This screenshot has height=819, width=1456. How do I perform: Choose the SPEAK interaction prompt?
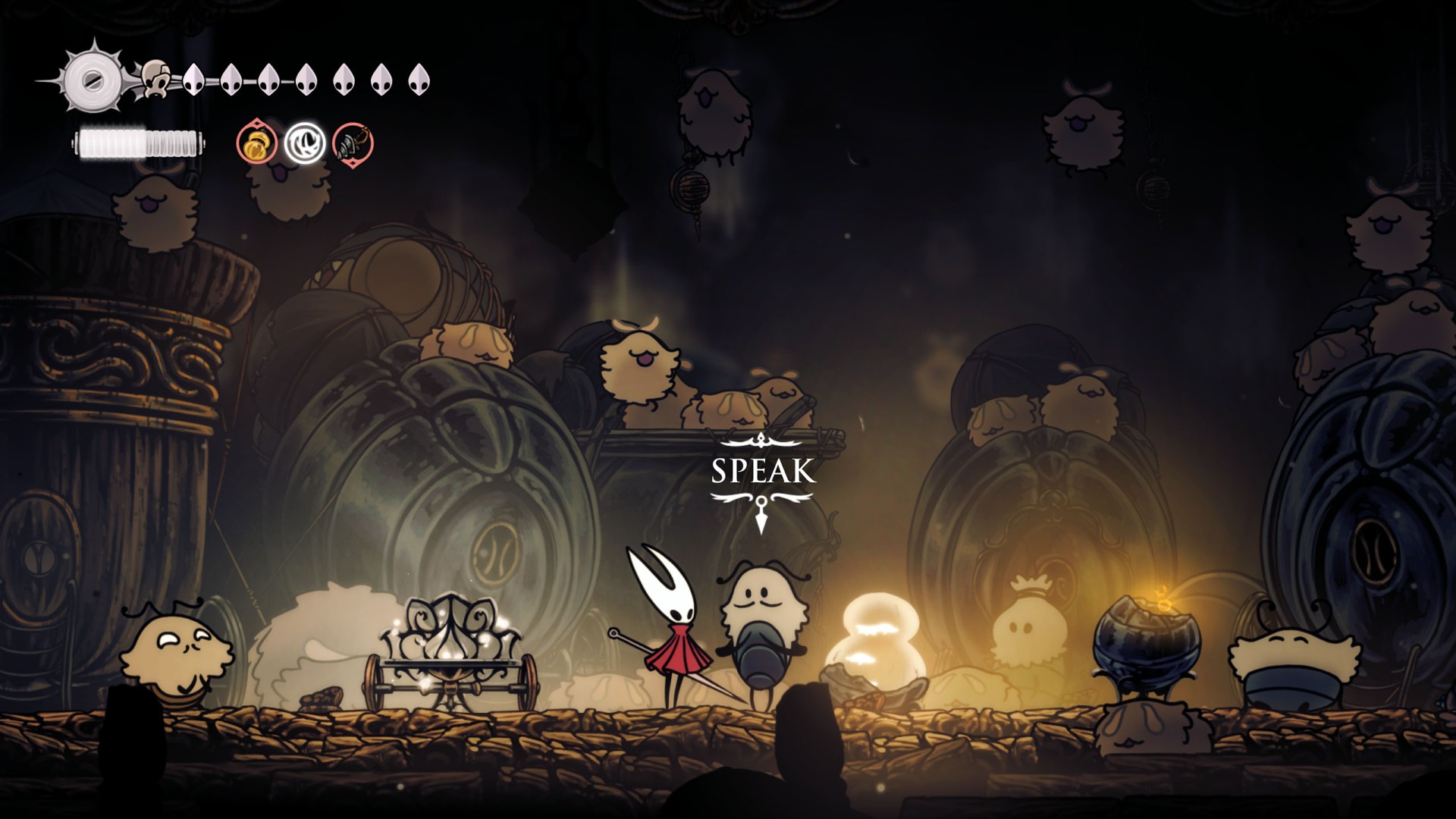(763, 471)
